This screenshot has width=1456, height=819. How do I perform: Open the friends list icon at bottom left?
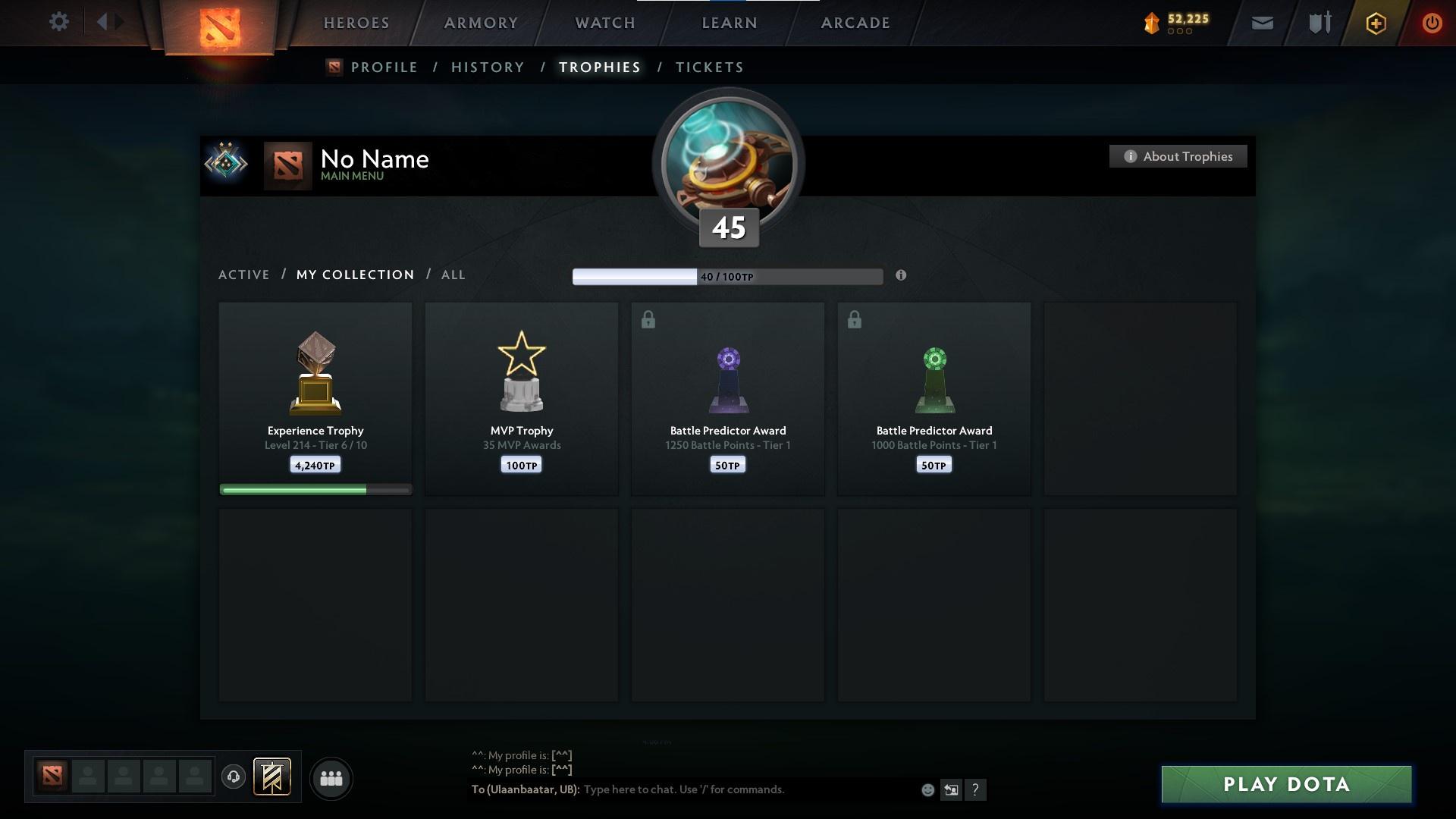pyautogui.click(x=331, y=778)
